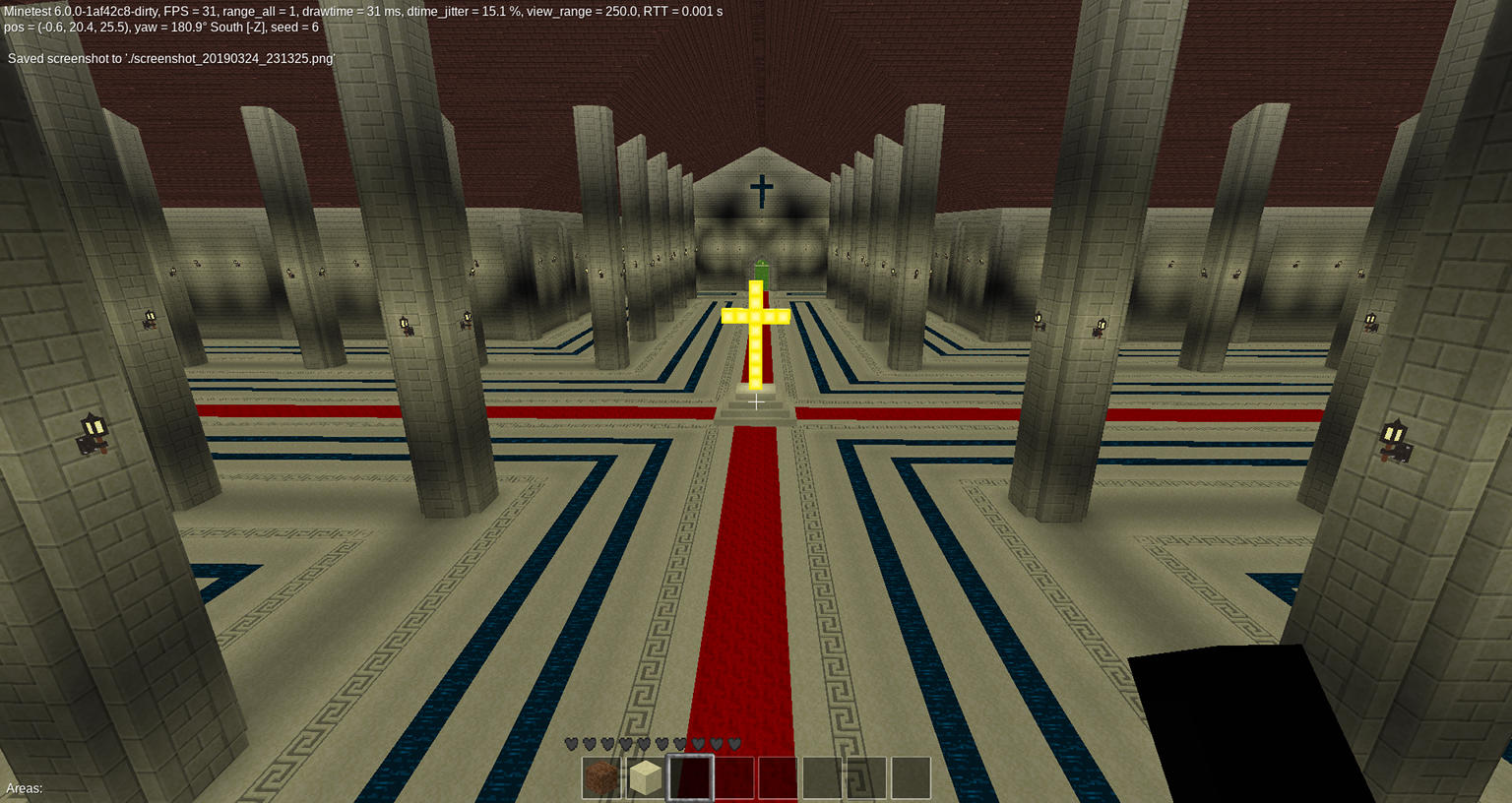Select the currently highlighted empty hotbar slot
The height and width of the screenshot is (803, 1512).
point(688,777)
